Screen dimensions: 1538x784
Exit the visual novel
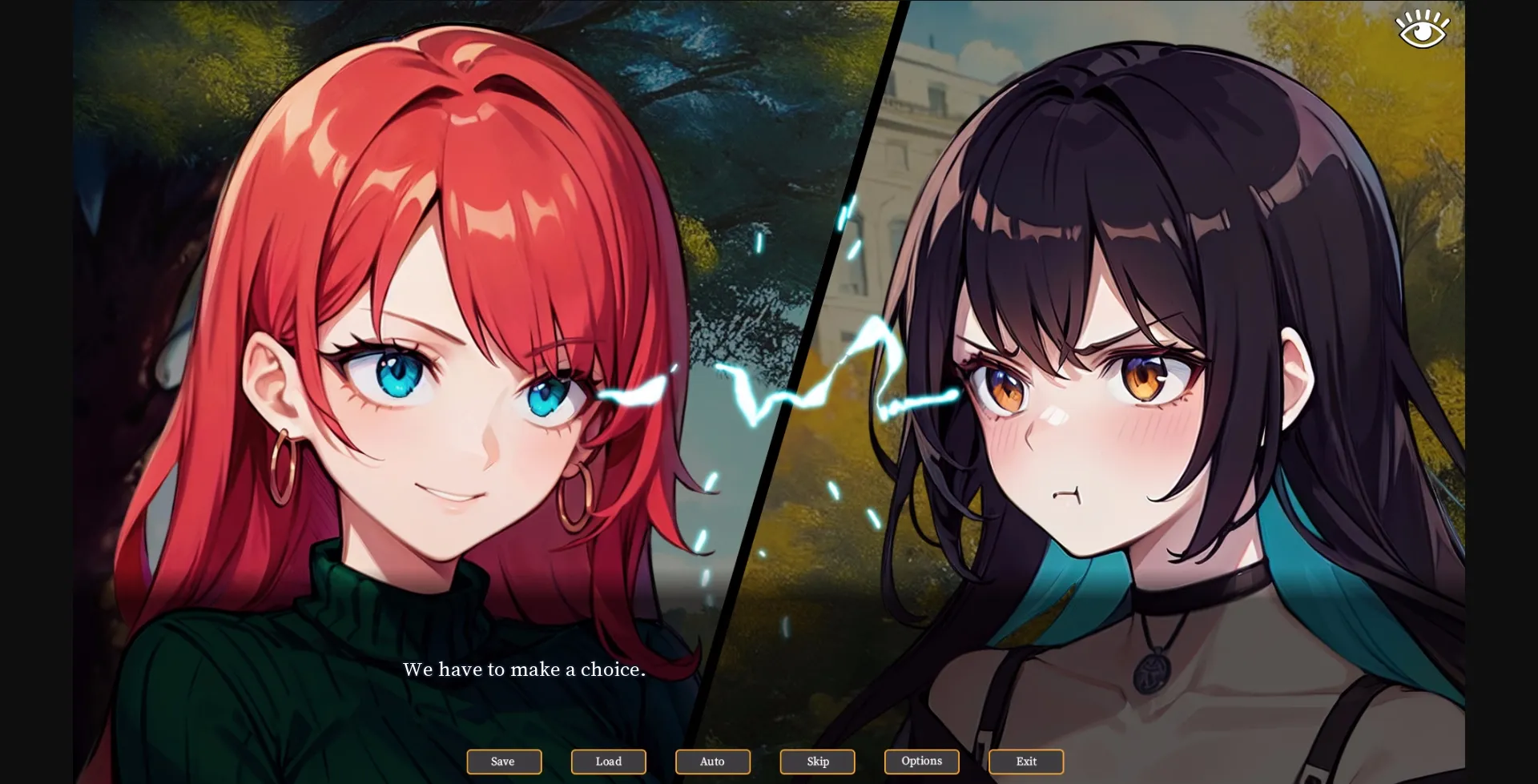tap(1025, 762)
